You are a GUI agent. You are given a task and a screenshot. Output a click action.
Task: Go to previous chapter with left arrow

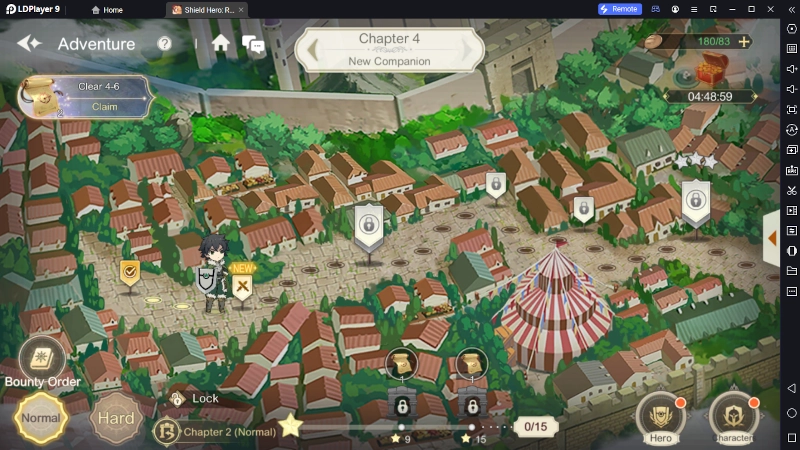(x=313, y=47)
